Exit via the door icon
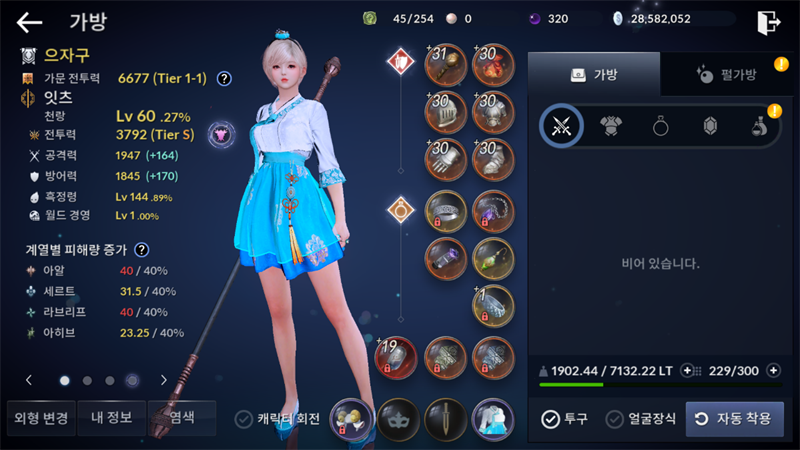This screenshot has height=450, width=800. (768, 22)
